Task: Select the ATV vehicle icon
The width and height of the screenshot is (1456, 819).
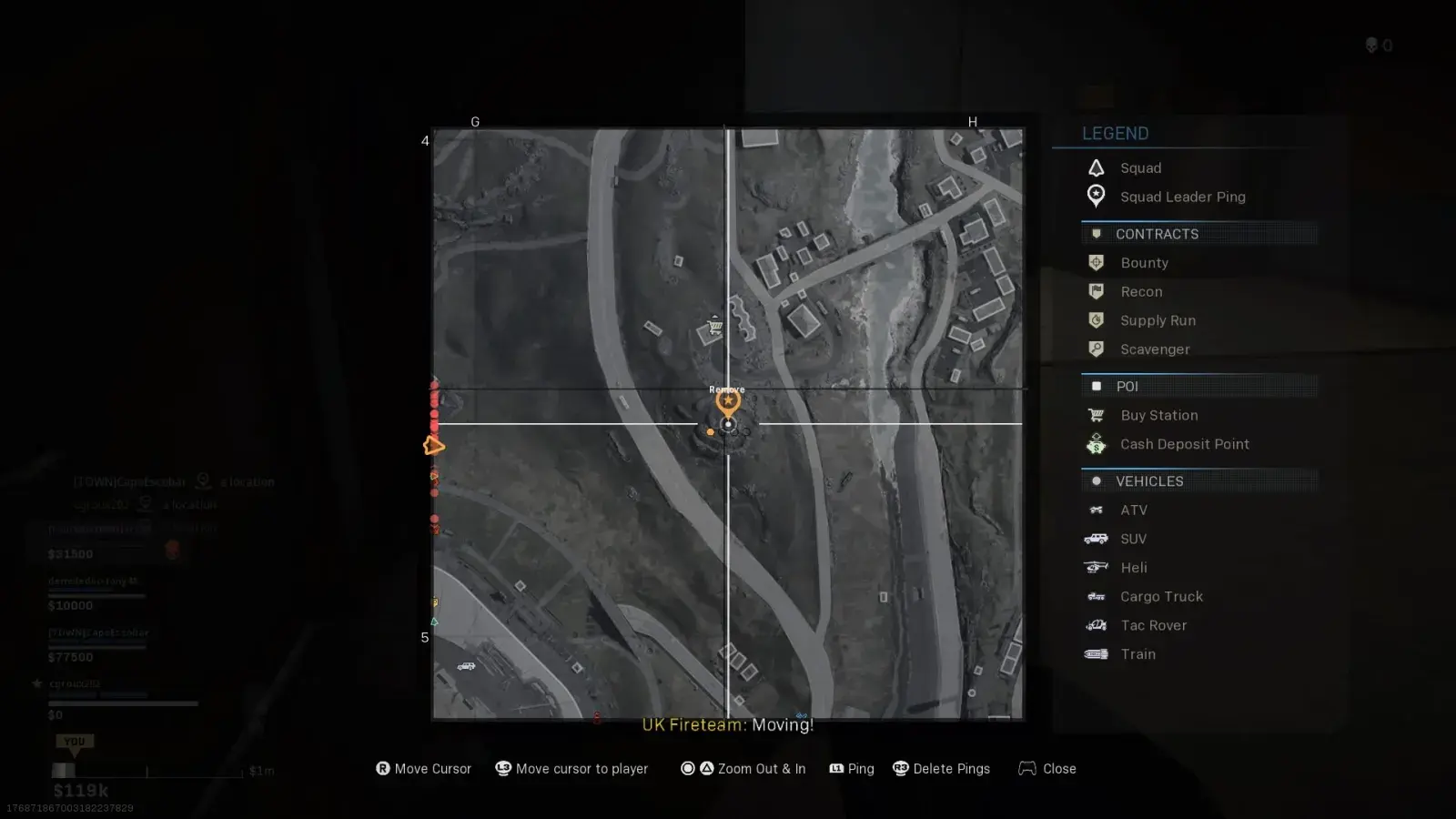Action: click(1097, 510)
